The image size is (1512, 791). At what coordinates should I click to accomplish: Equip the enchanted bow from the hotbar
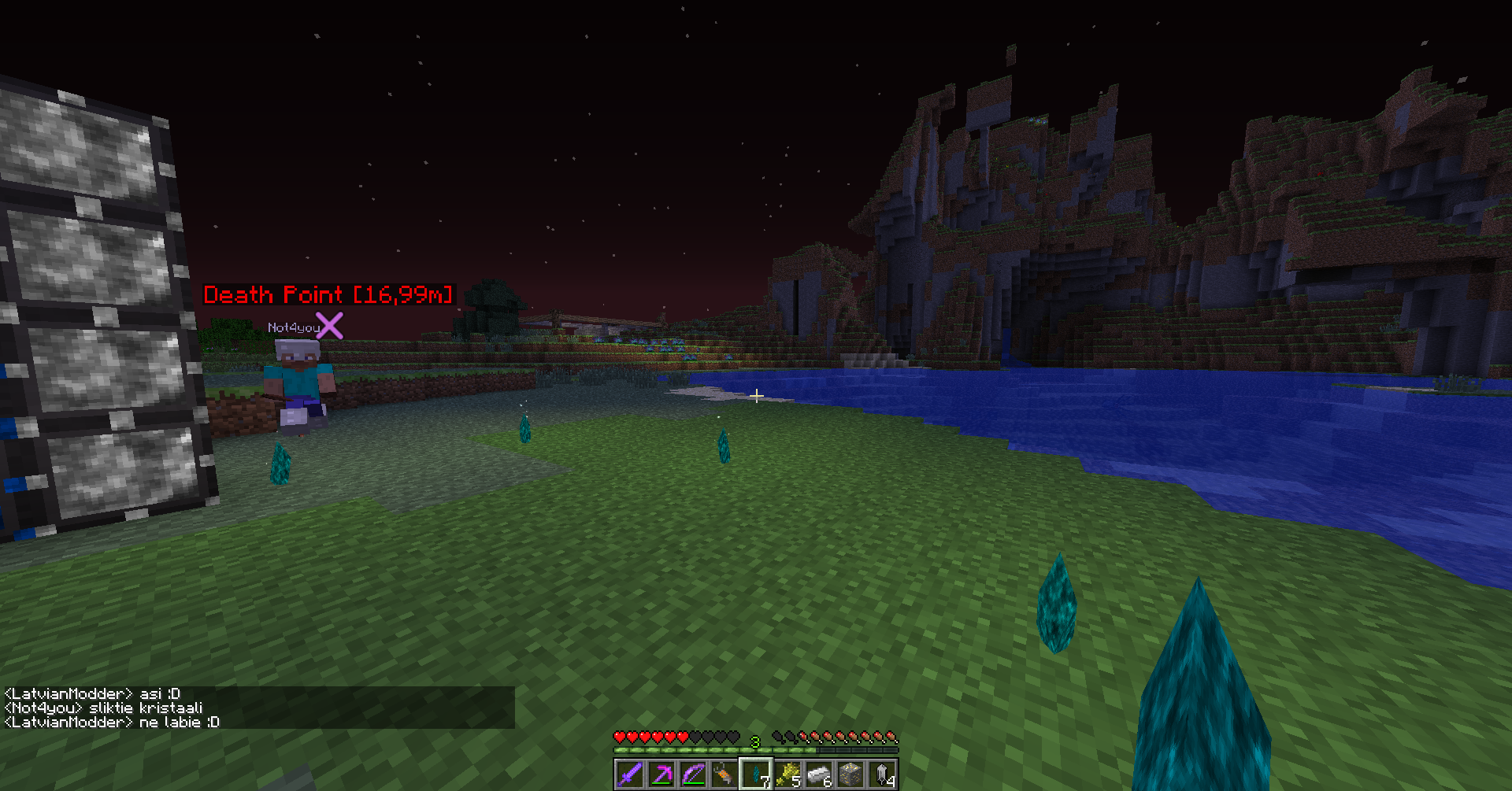pyautogui.click(x=693, y=774)
